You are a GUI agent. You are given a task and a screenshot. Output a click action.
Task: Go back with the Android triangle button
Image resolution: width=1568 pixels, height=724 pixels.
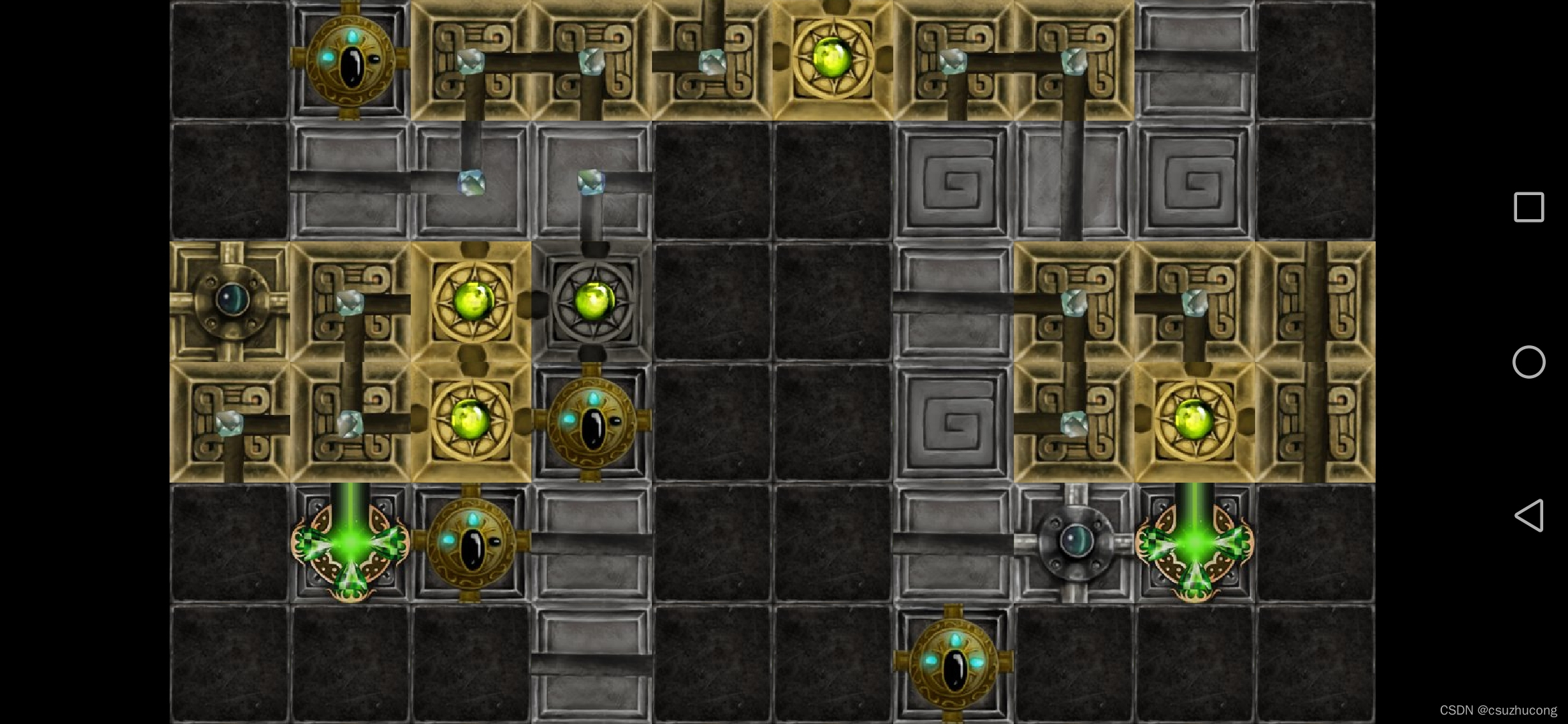tap(1528, 516)
